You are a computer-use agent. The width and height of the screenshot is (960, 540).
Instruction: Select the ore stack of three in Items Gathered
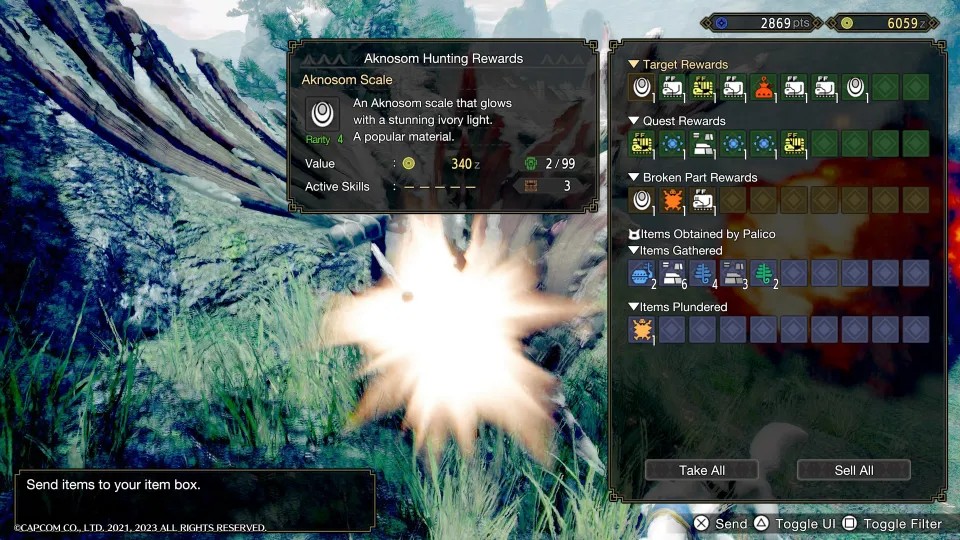click(732, 273)
